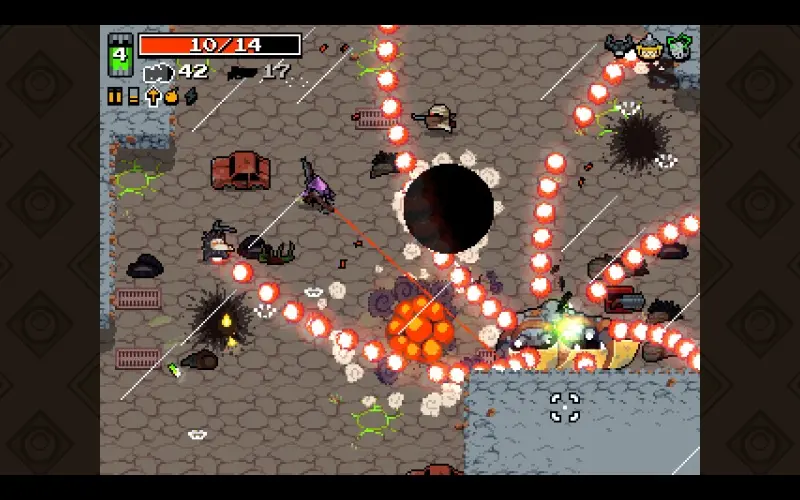Screen dimensions: 800x500
Task: Click the yellow bullet ammo icon
Action: 115,96
